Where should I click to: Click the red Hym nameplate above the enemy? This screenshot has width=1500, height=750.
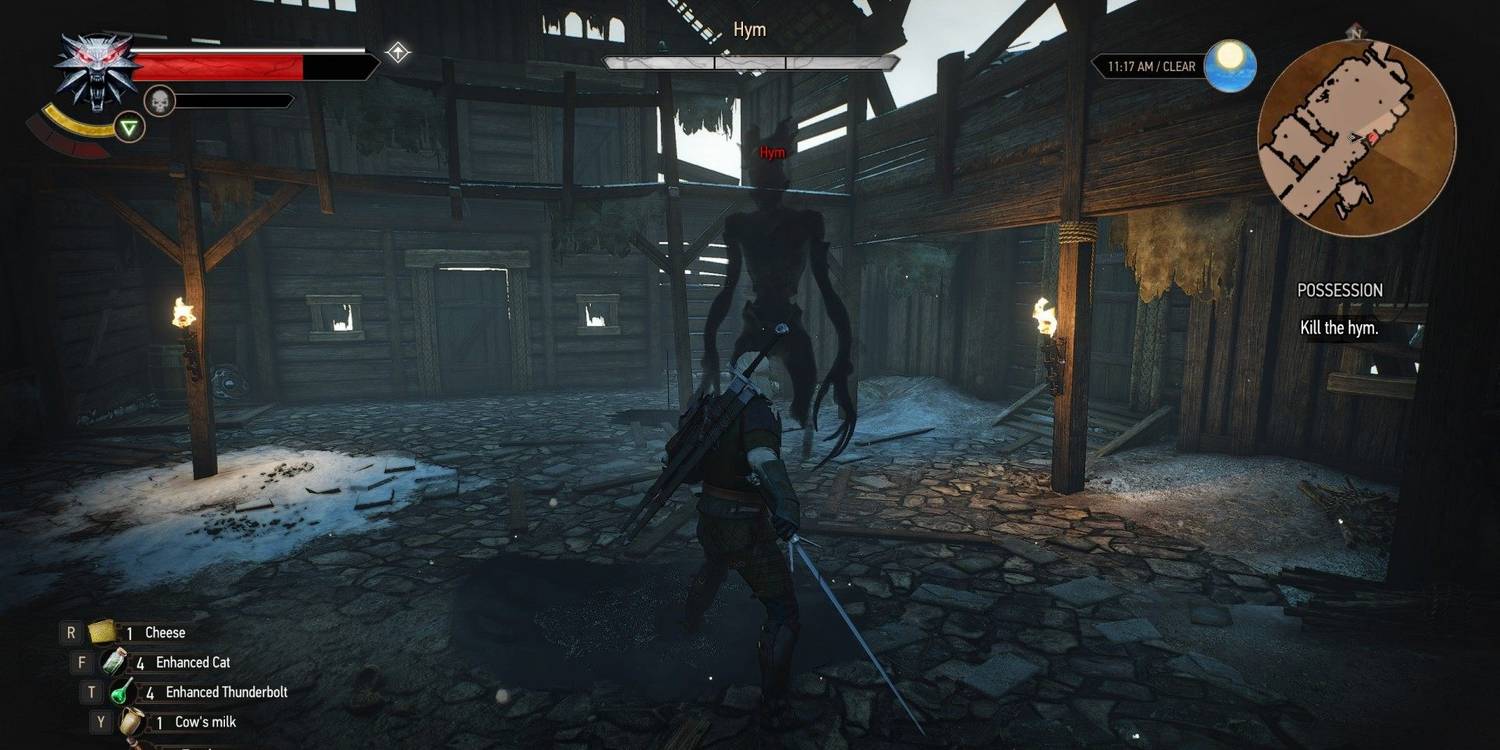click(x=771, y=152)
